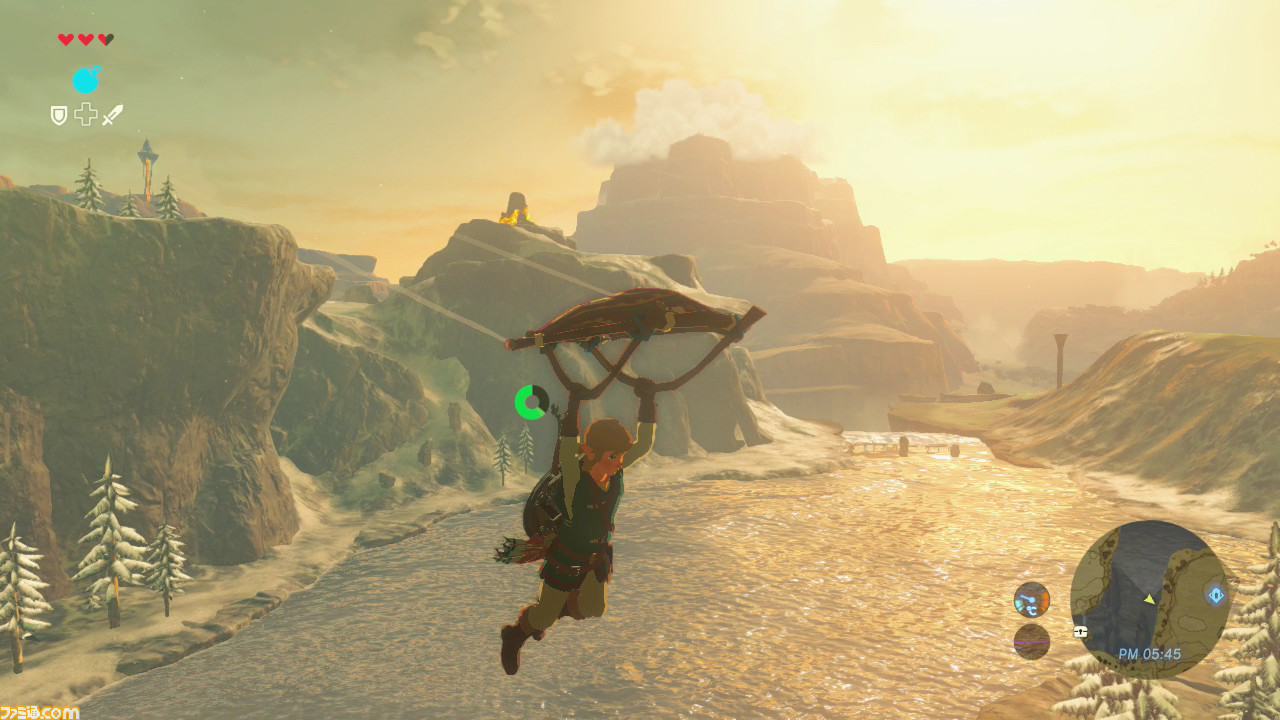Click the shield icon in the top-left HUD

(59, 115)
